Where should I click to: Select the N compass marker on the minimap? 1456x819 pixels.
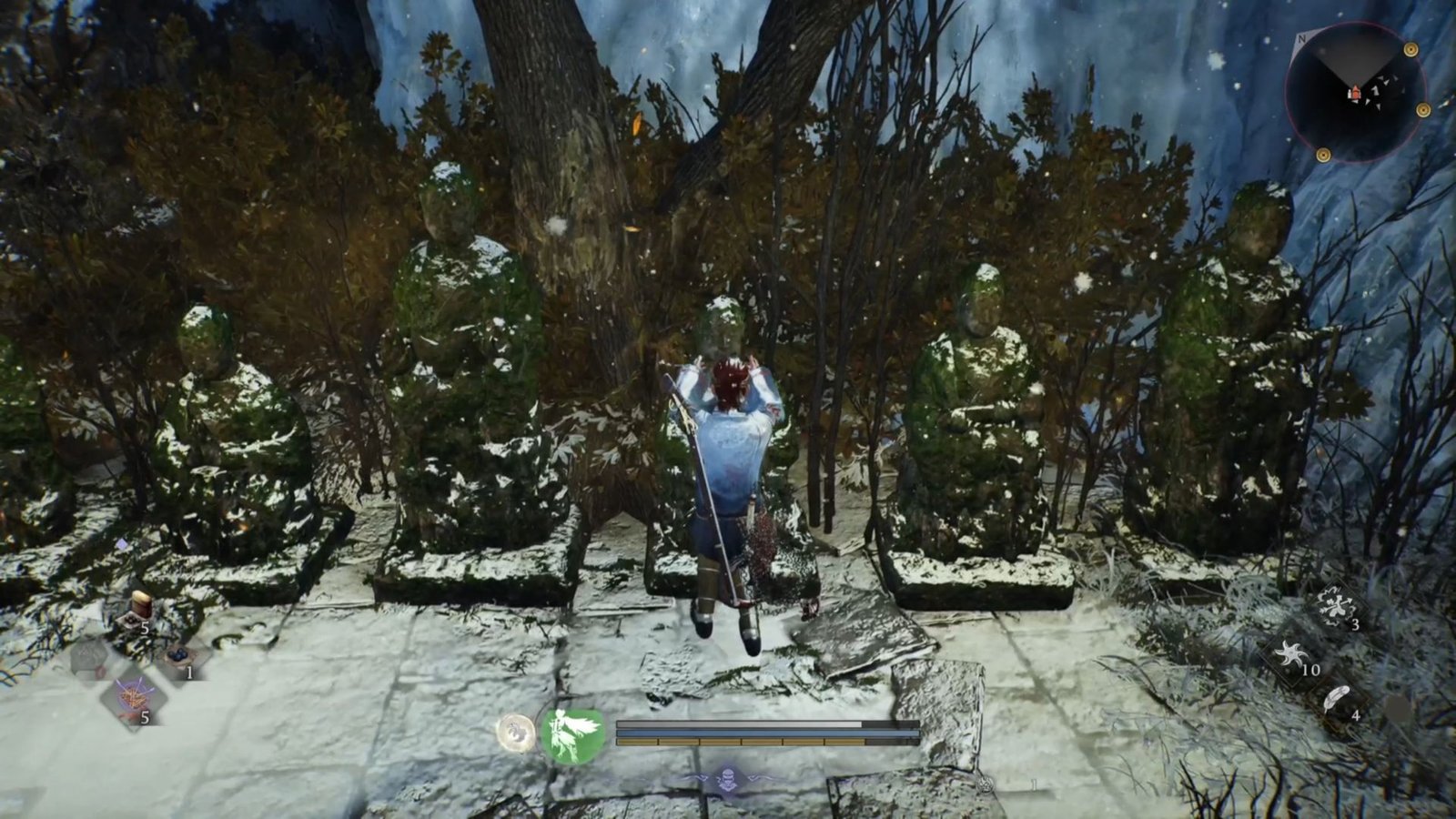pos(1302,39)
